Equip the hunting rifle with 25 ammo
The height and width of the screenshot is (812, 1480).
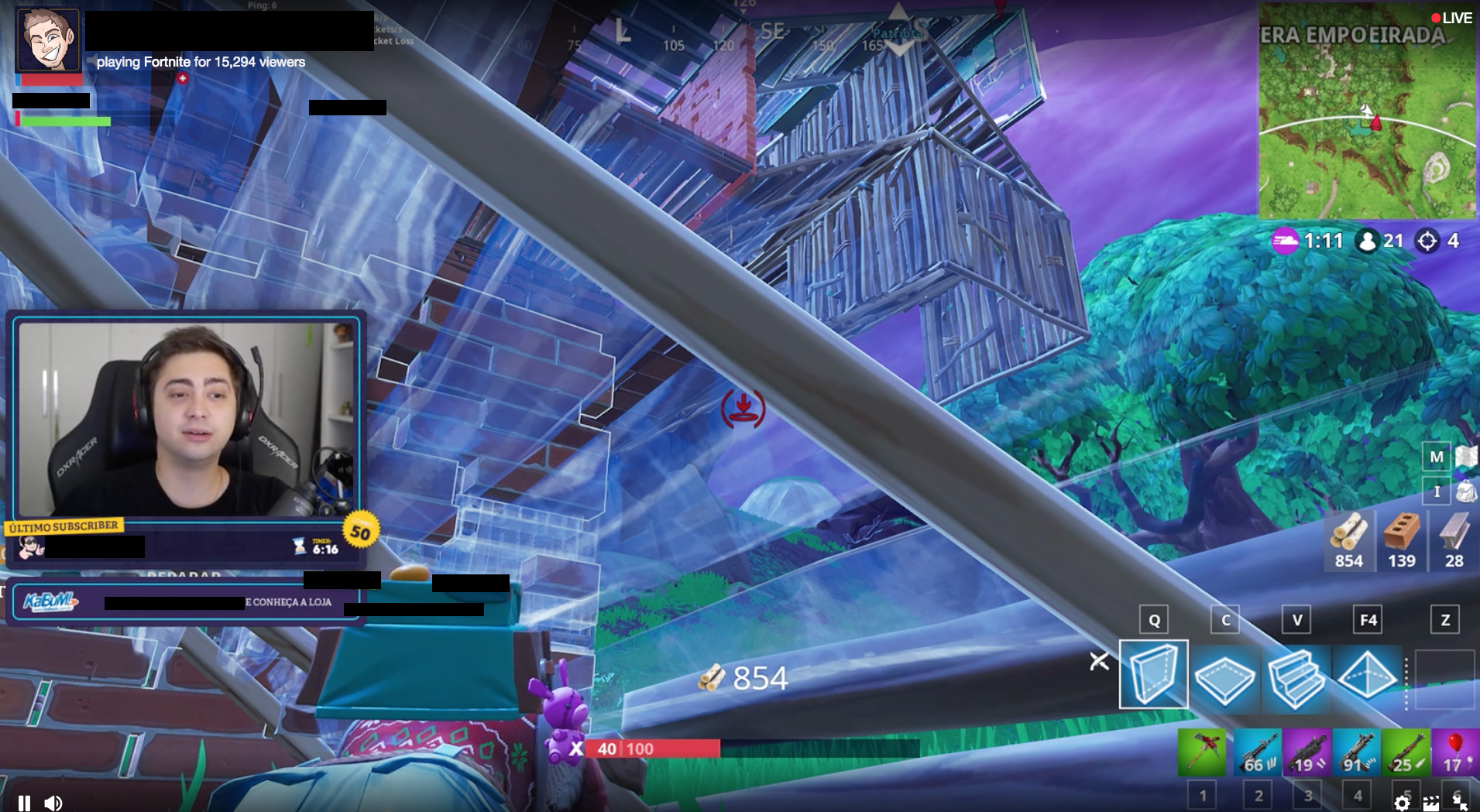1406,752
